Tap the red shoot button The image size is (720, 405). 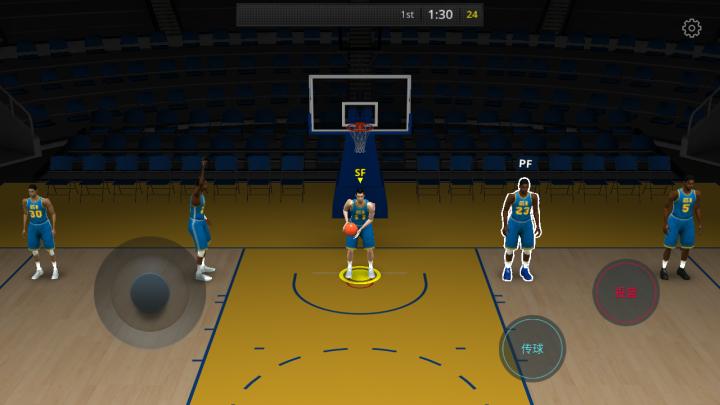click(x=626, y=292)
